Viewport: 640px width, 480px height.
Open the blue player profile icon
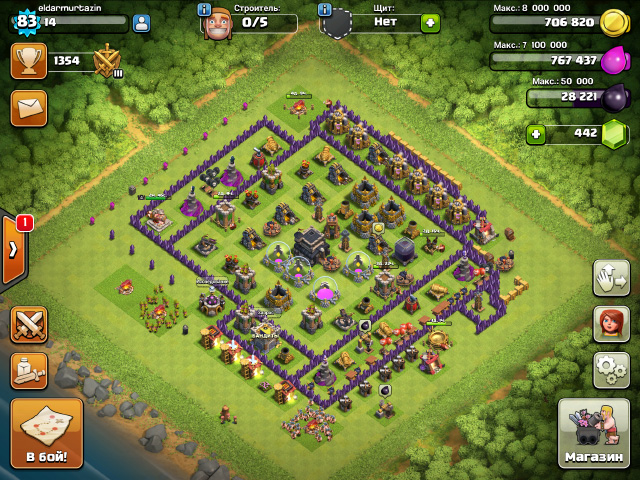(x=141, y=22)
